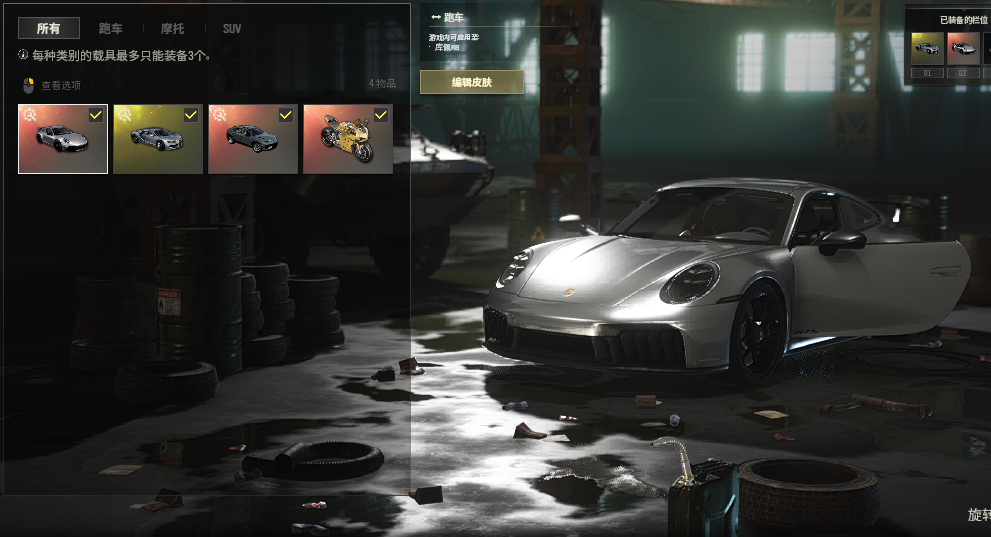Open the 跑车 sports car tab
The width and height of the screenshot is (991, 537).
[x=111, y=29]
